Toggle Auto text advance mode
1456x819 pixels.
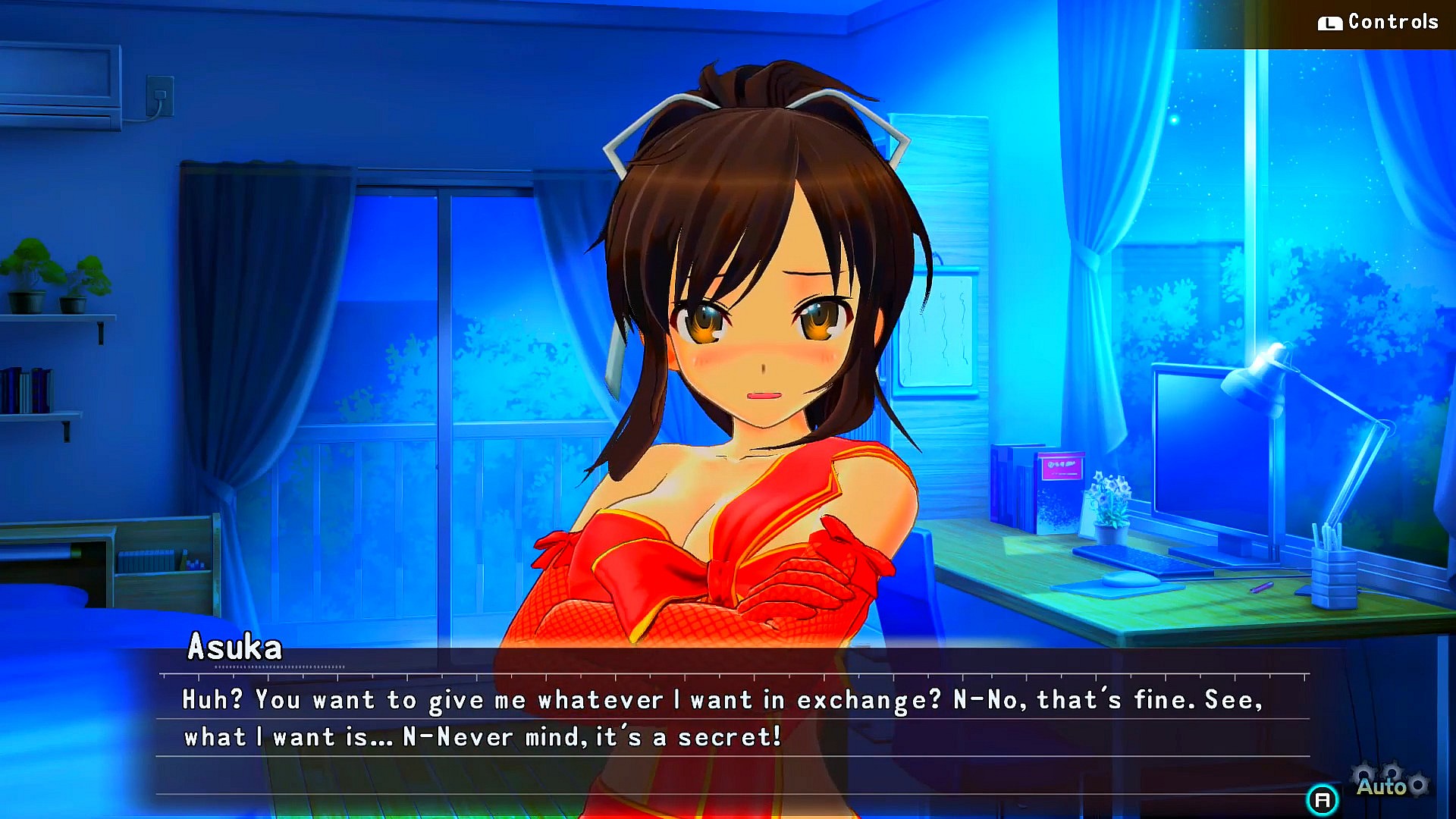1382,786
